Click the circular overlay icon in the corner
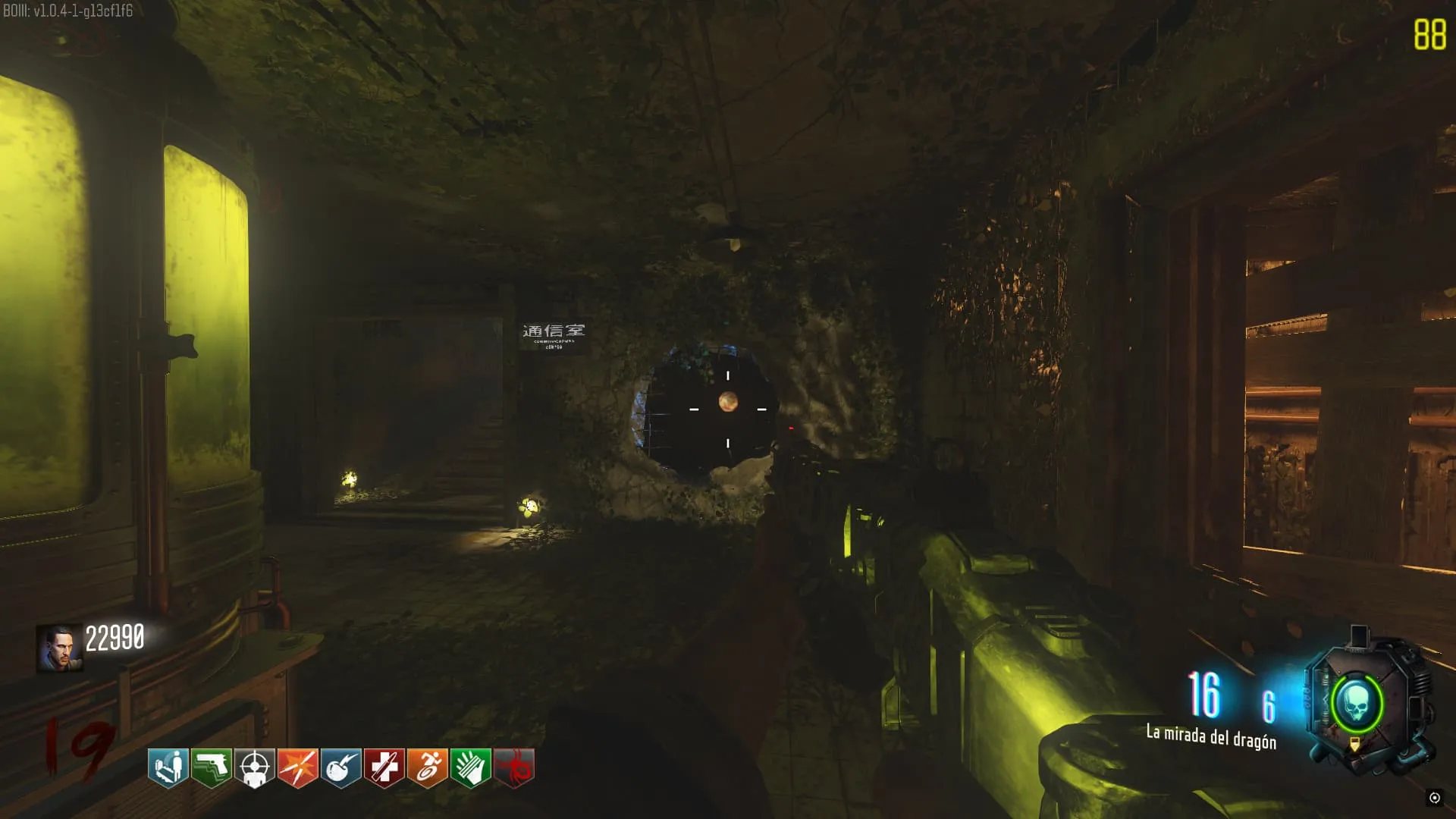 click(1434, 797)
